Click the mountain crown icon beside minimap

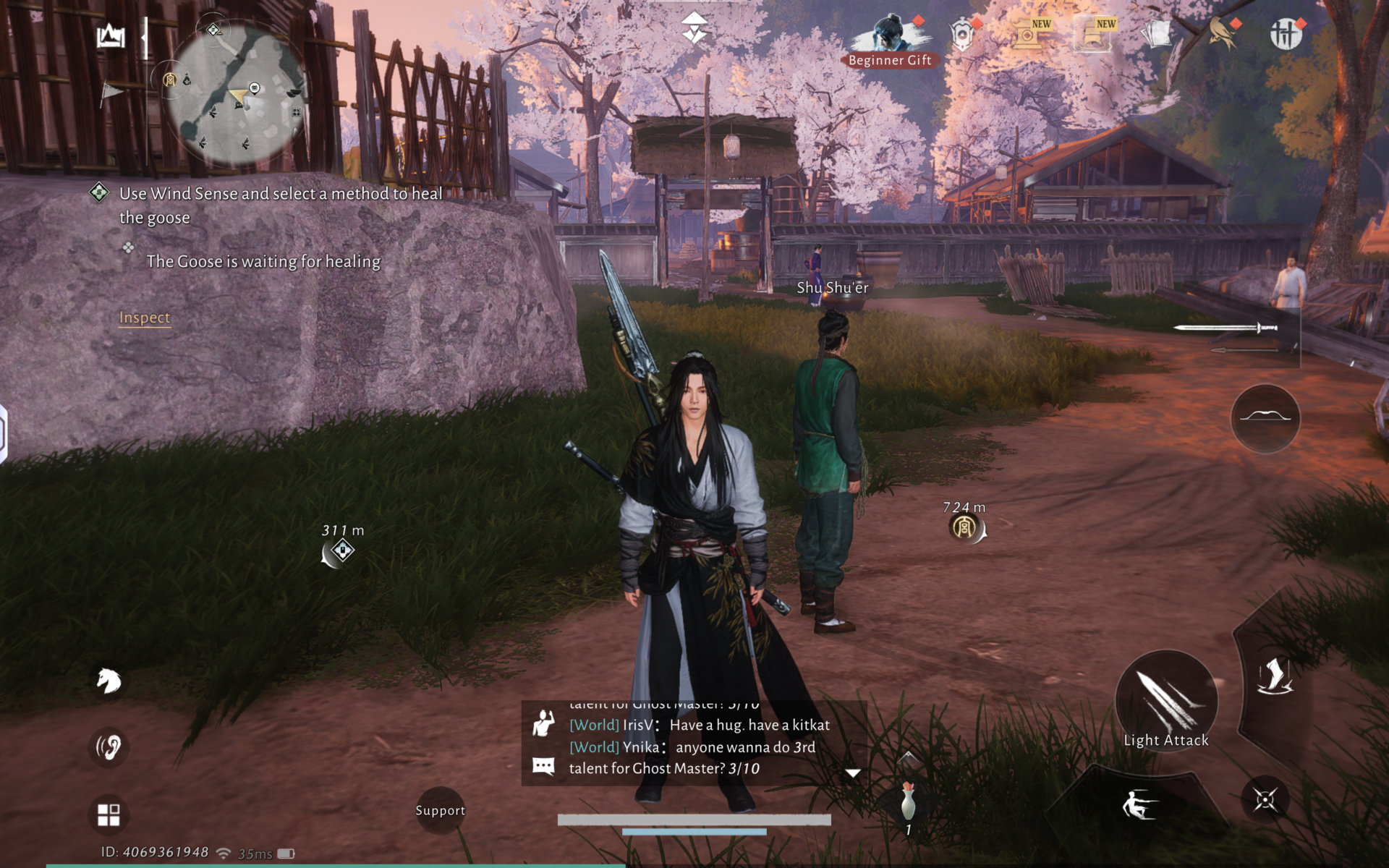[x=111, y=35]
